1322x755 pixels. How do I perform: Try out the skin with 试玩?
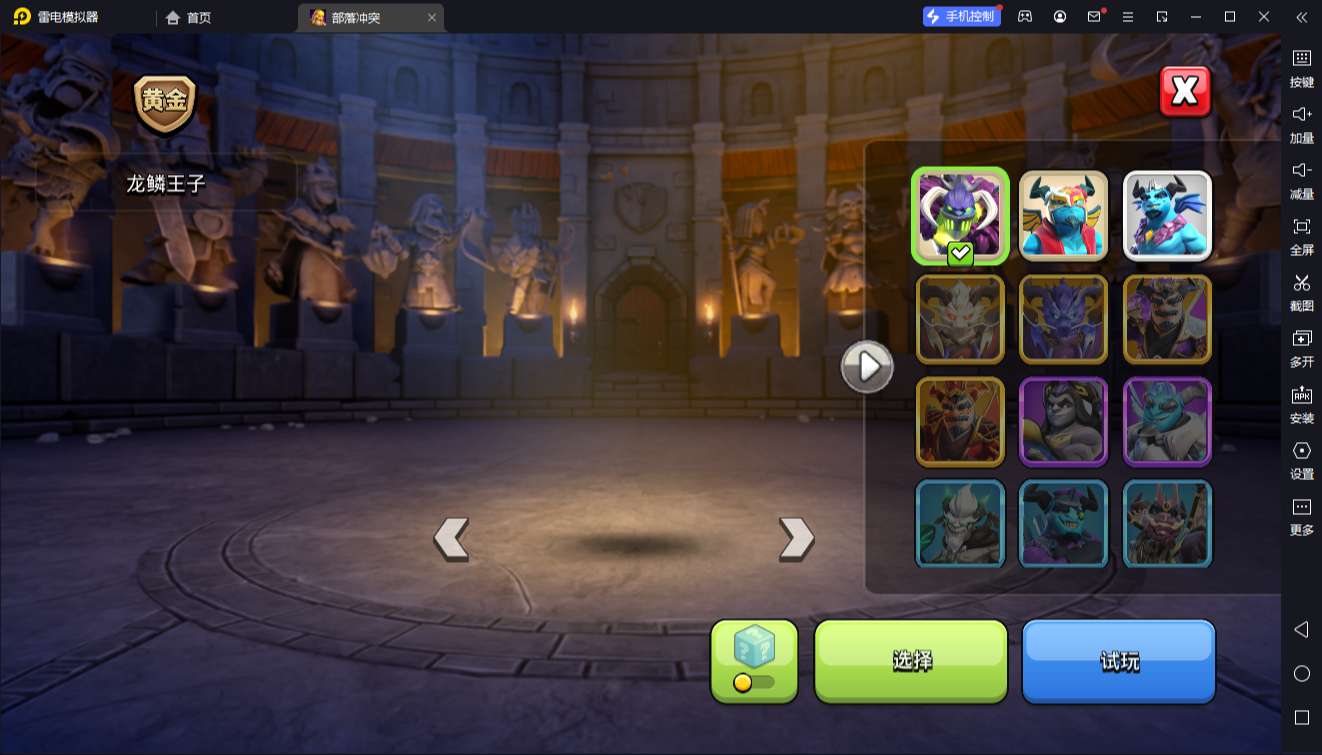pyautogui.click(x=1118, y=660)
